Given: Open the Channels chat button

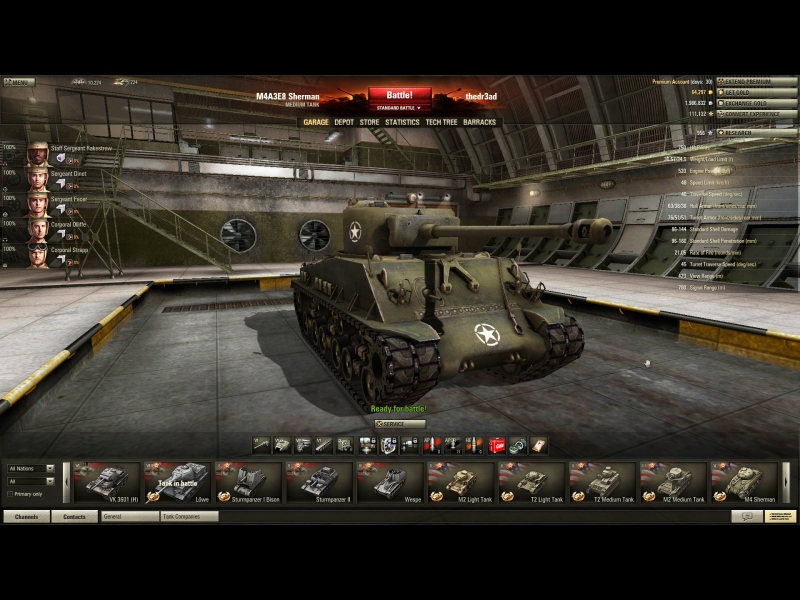Looking at the screenshot, I should (x=26, y=517).
